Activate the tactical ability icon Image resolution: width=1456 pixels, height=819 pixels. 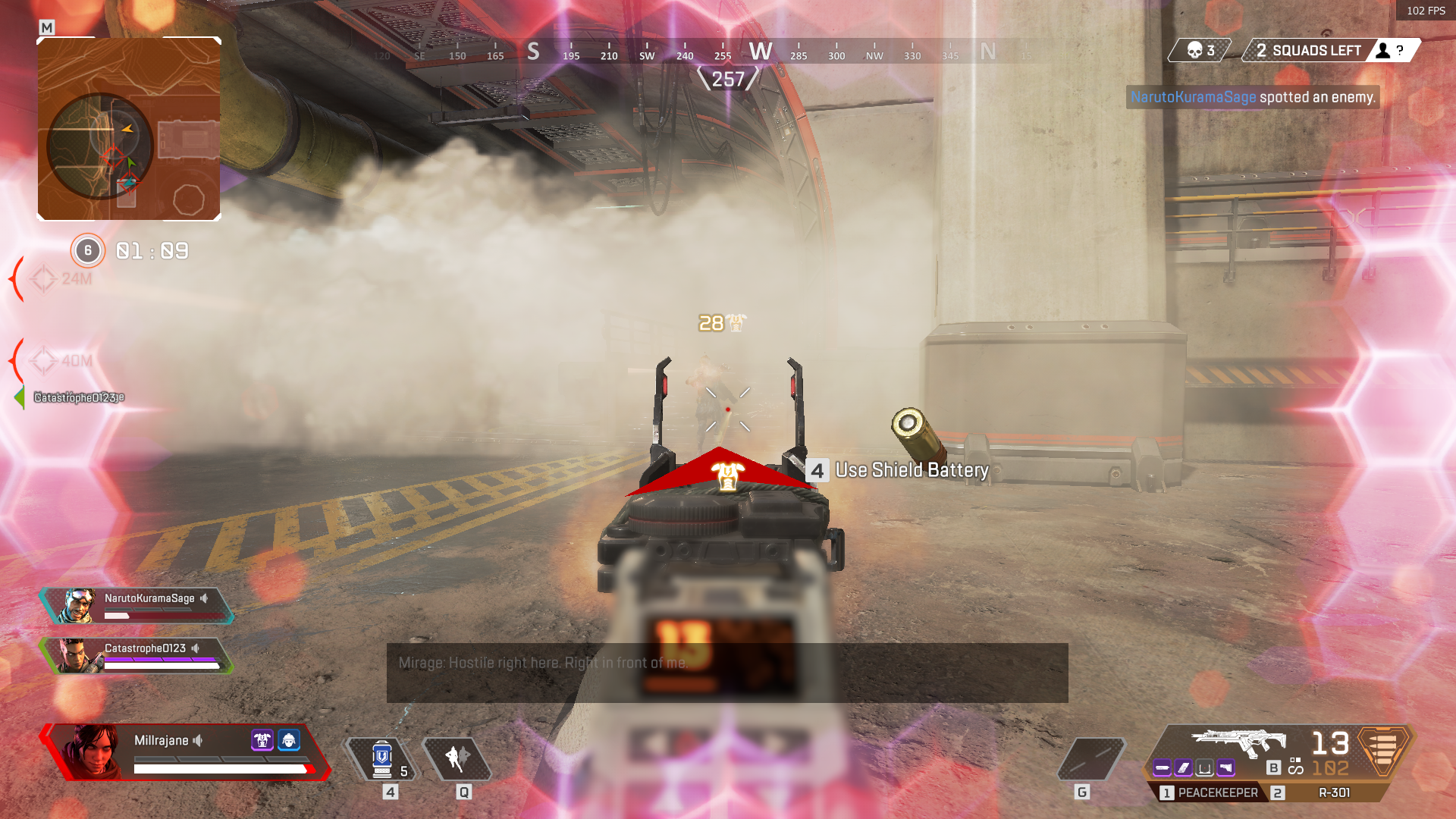457,758
